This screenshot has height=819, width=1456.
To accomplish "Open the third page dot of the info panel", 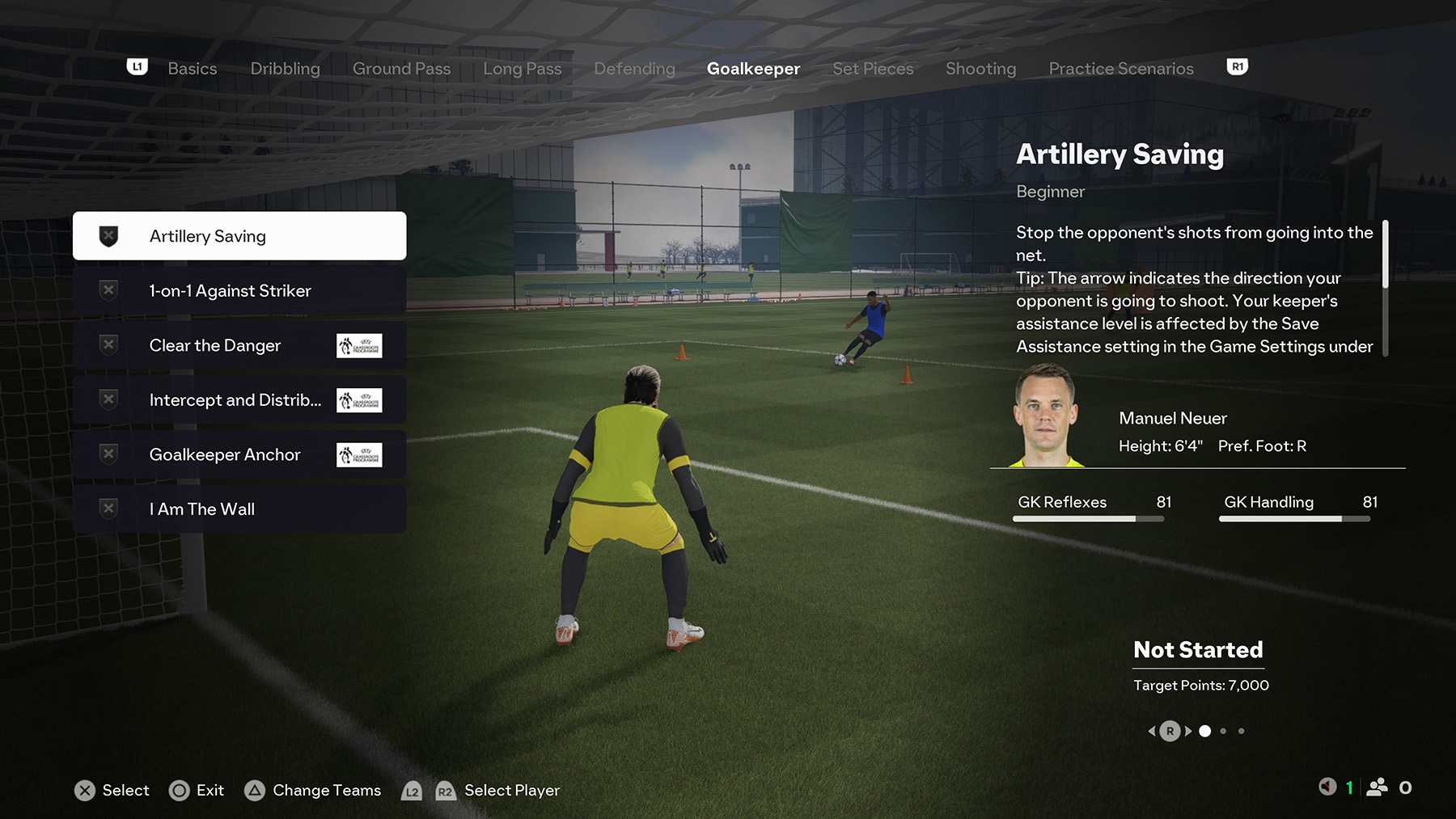I will pyautogui.click(x=1242, y=731).
